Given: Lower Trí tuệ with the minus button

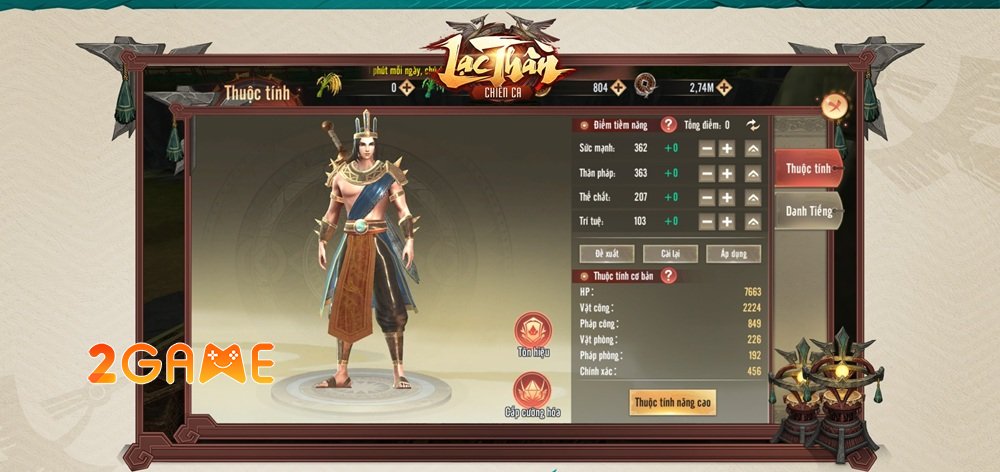Looking at the screenshot, I should 706,221.
